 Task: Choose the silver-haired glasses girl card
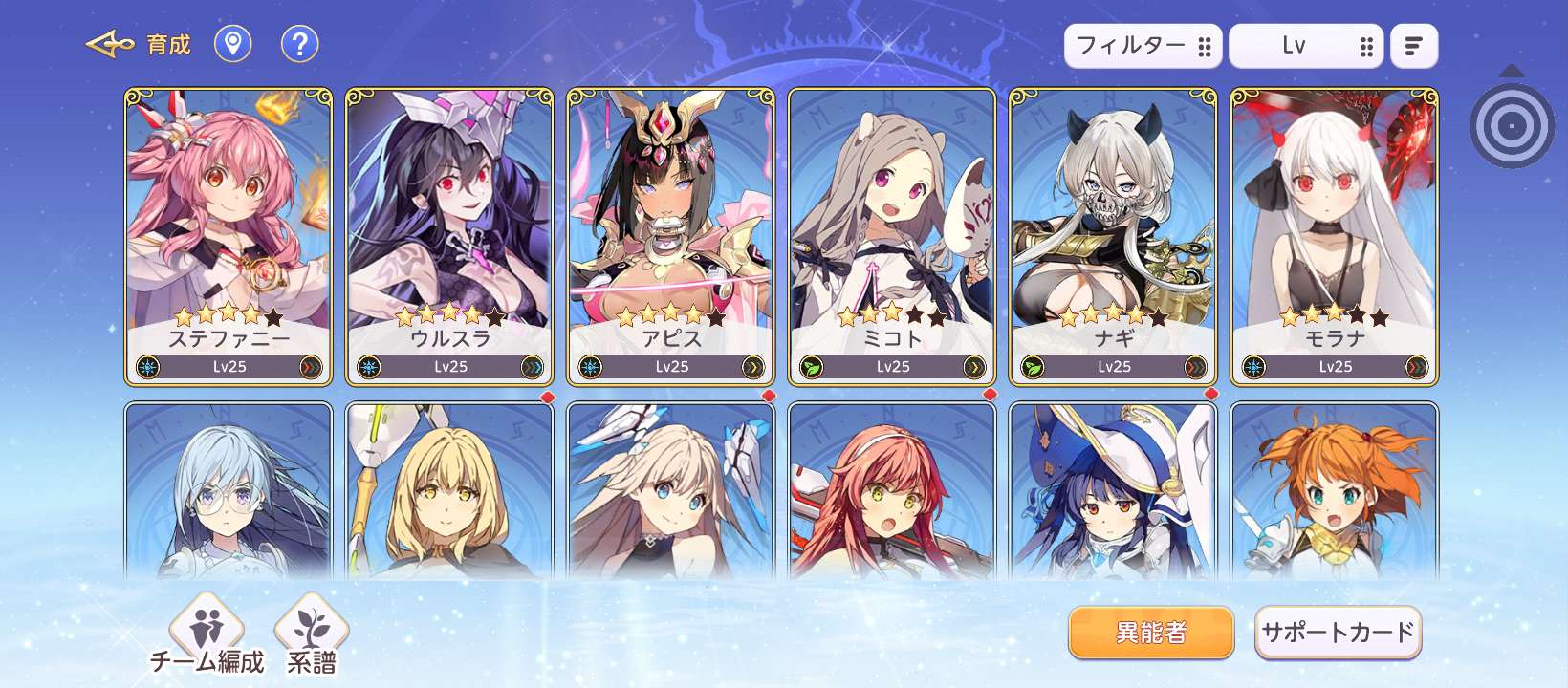[x=229, y=492]
